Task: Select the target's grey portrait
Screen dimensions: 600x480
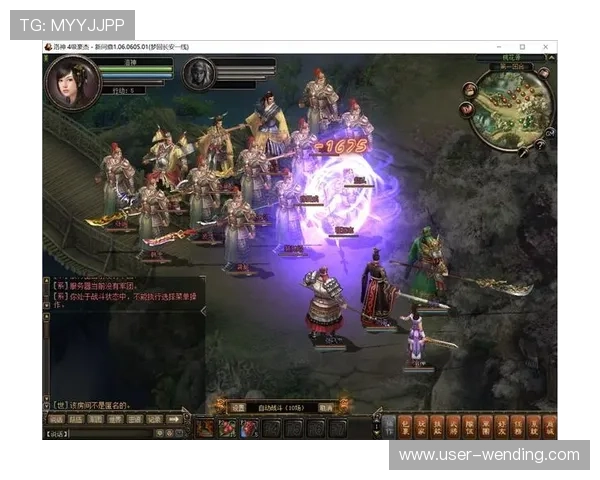Action: coord(199,73)
